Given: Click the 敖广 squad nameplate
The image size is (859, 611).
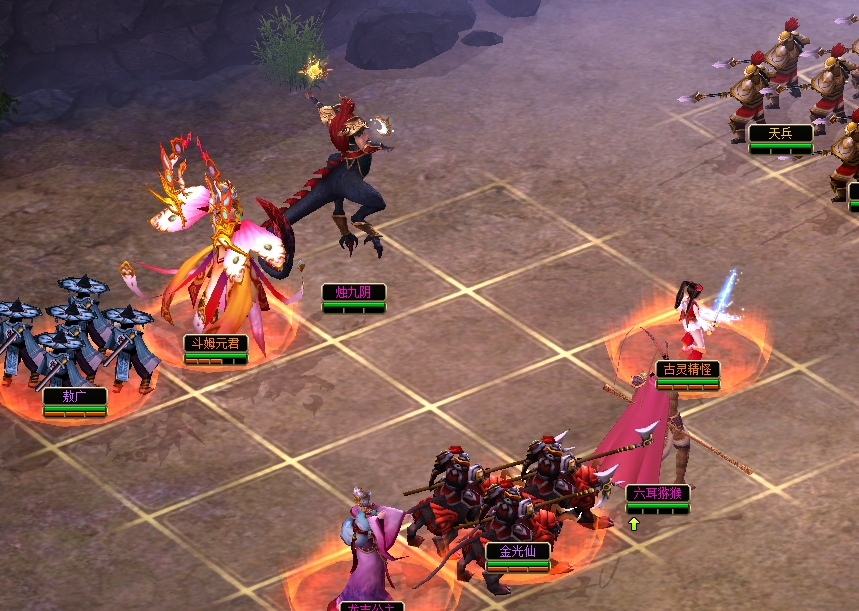Looking at the screenshot, I should tap(74, 396).
